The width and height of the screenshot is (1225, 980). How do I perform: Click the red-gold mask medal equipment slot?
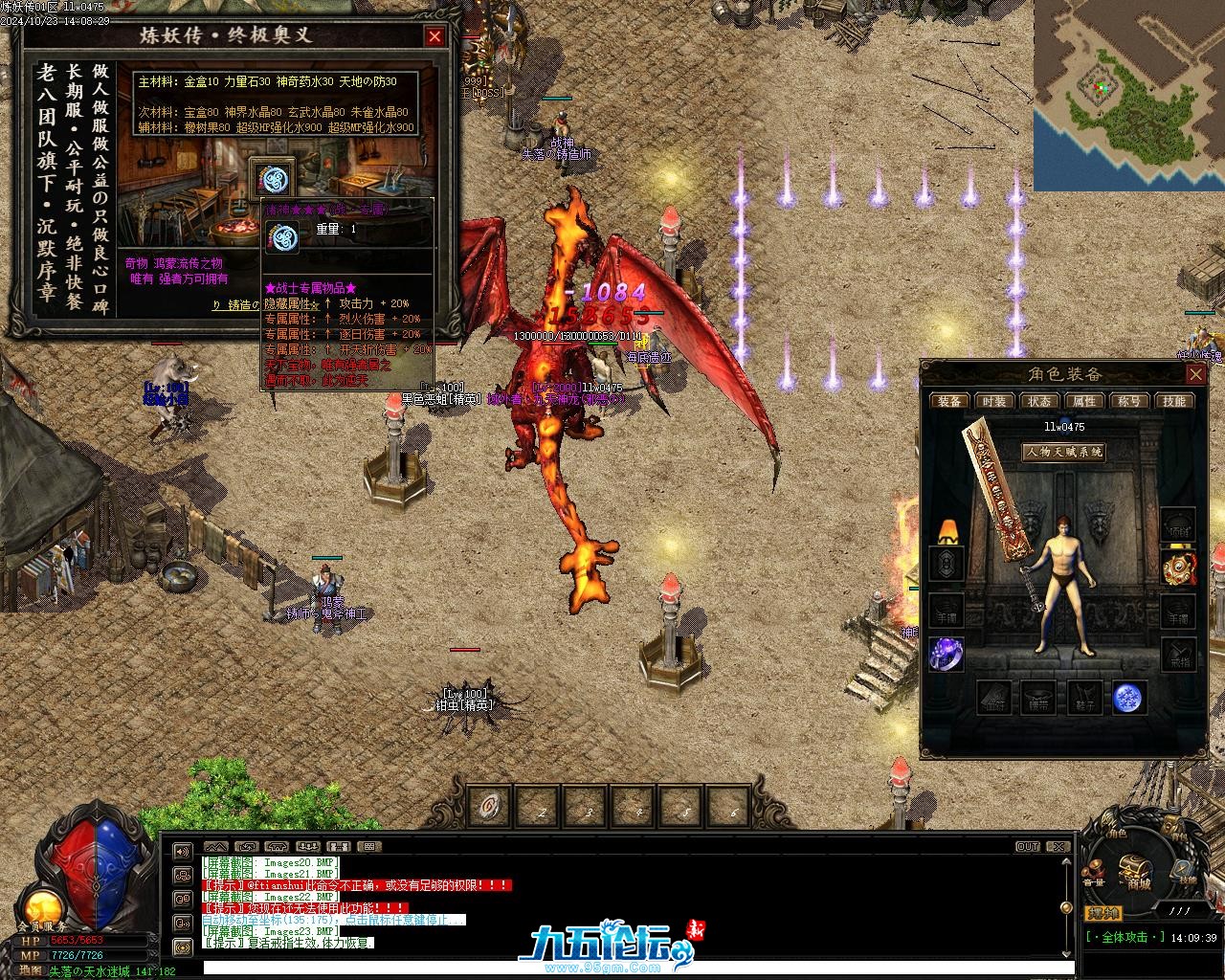[1178, 568]
